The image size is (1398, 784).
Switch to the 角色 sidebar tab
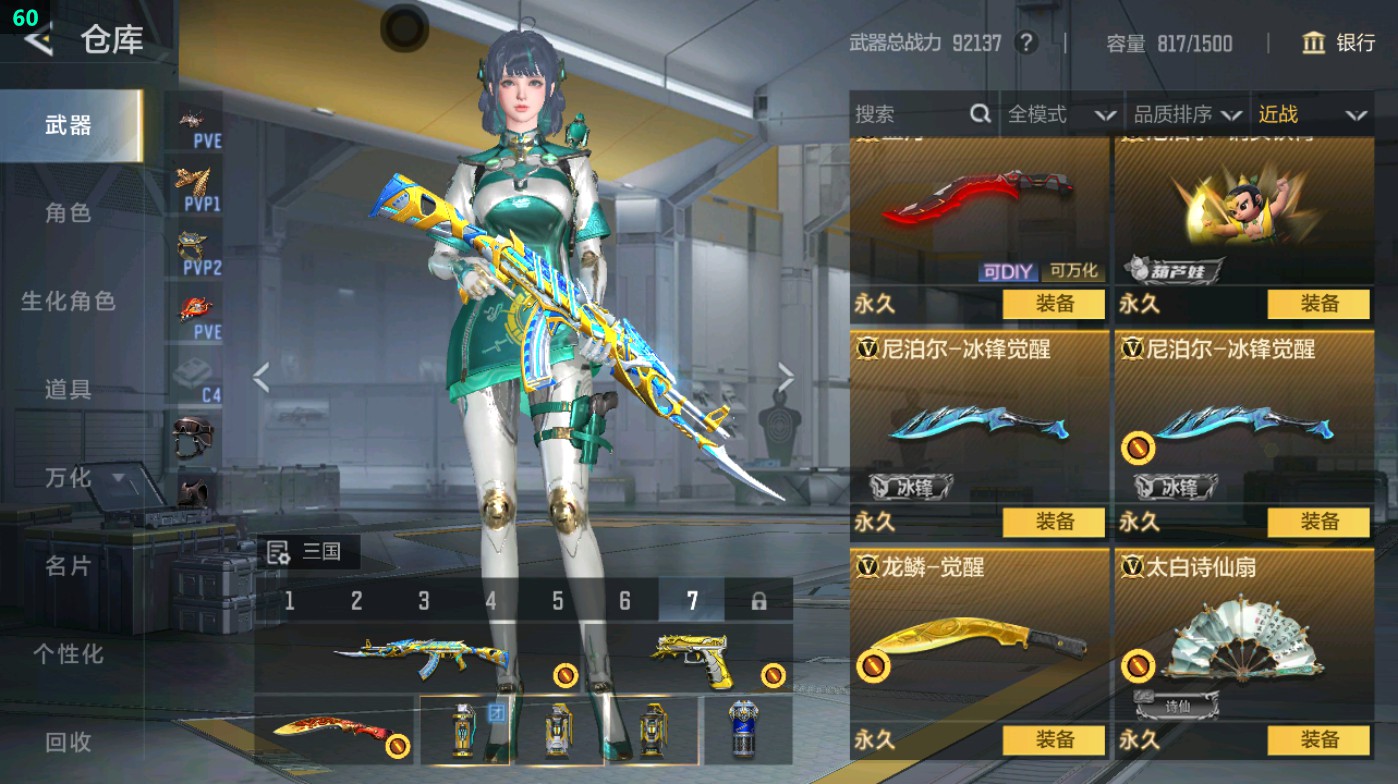[67, 212]
